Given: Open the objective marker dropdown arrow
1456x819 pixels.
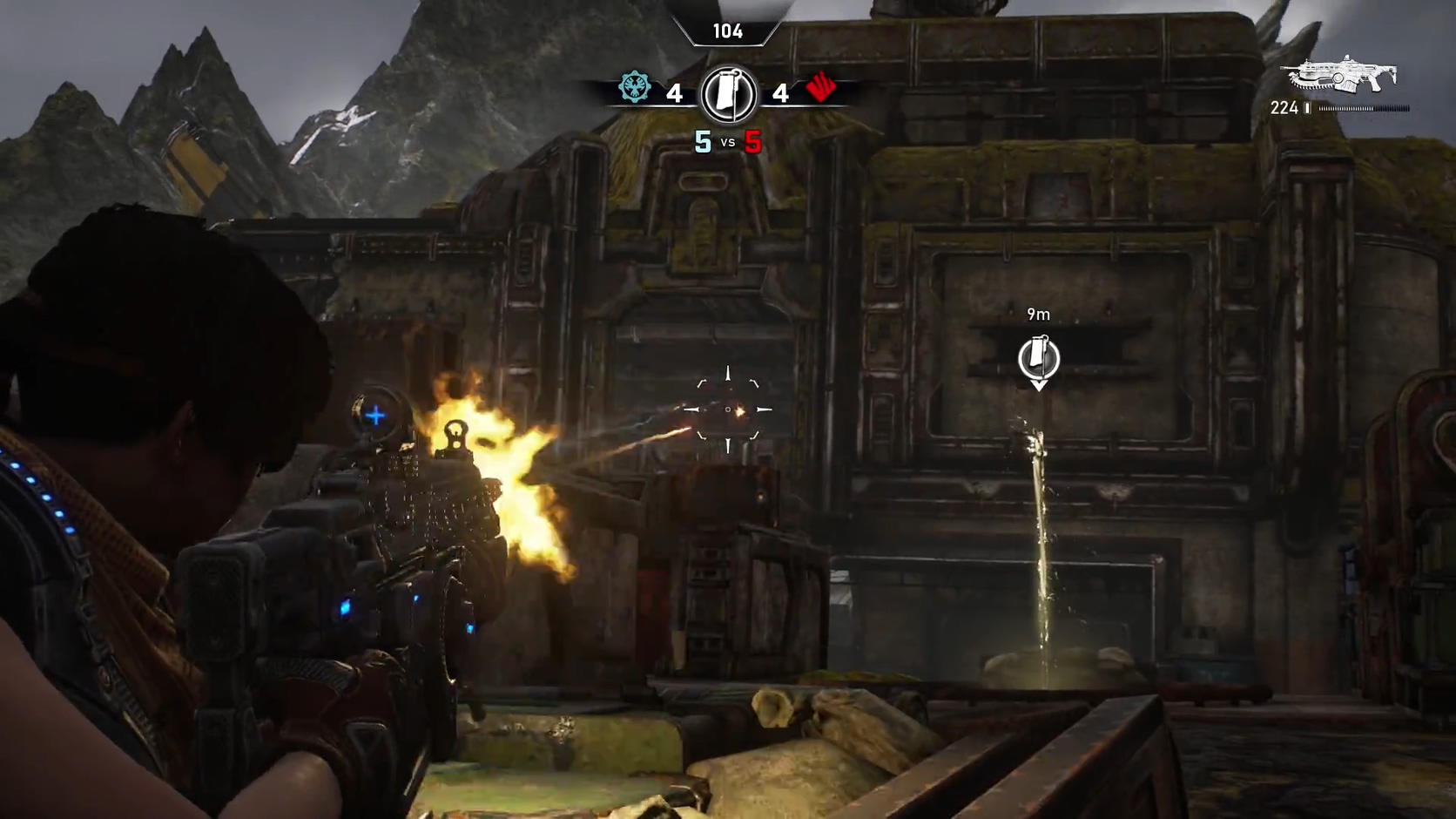Looking at the screenshot, I should coord(1038,384).
